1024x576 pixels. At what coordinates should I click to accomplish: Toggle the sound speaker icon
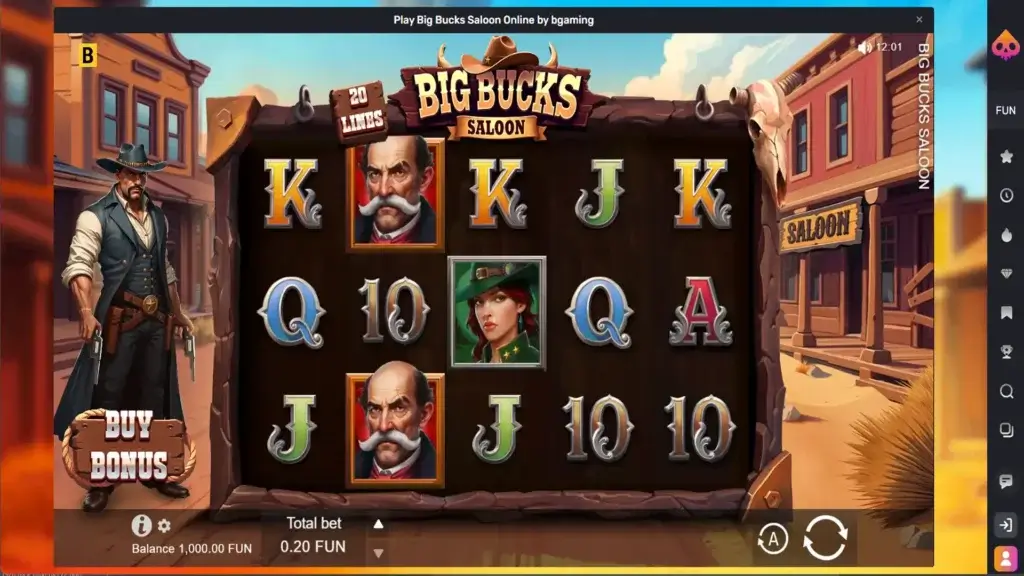point(864,47)
